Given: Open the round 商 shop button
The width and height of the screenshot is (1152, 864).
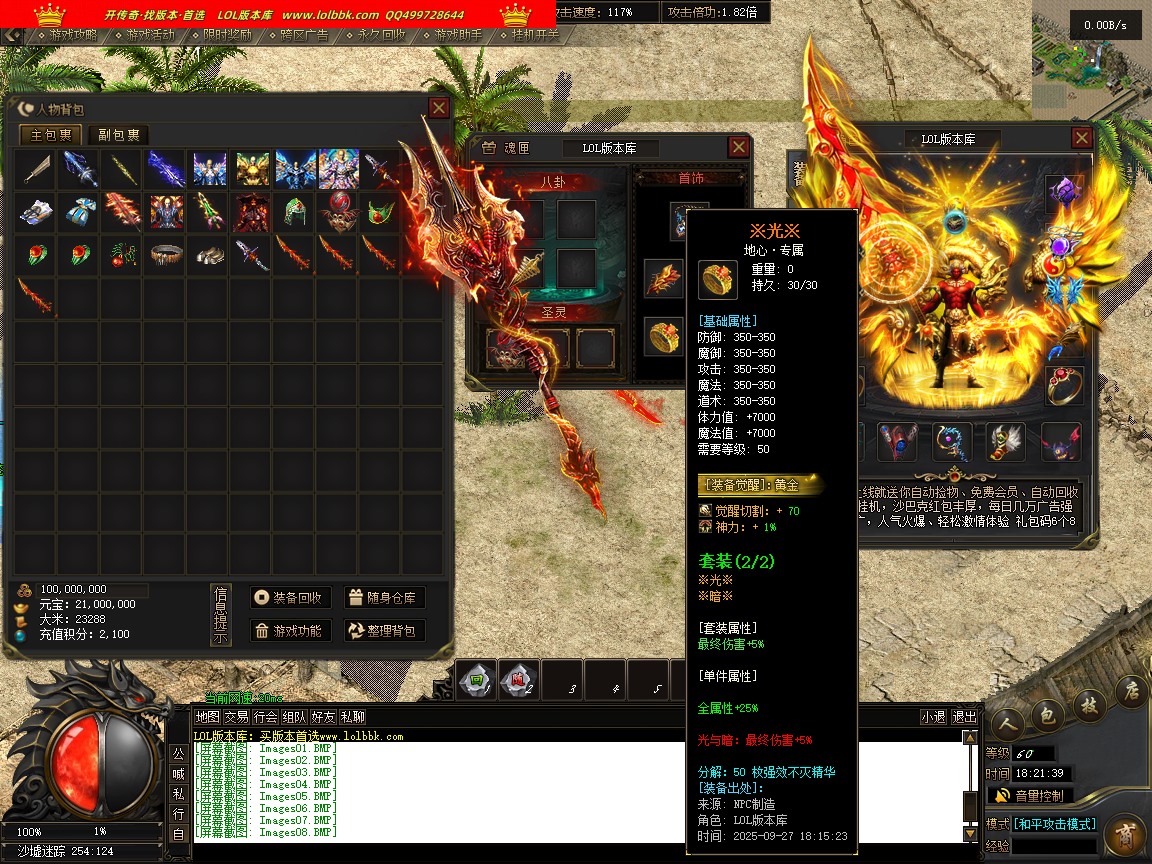Looking at the screenshot, I should point(1125,833).
